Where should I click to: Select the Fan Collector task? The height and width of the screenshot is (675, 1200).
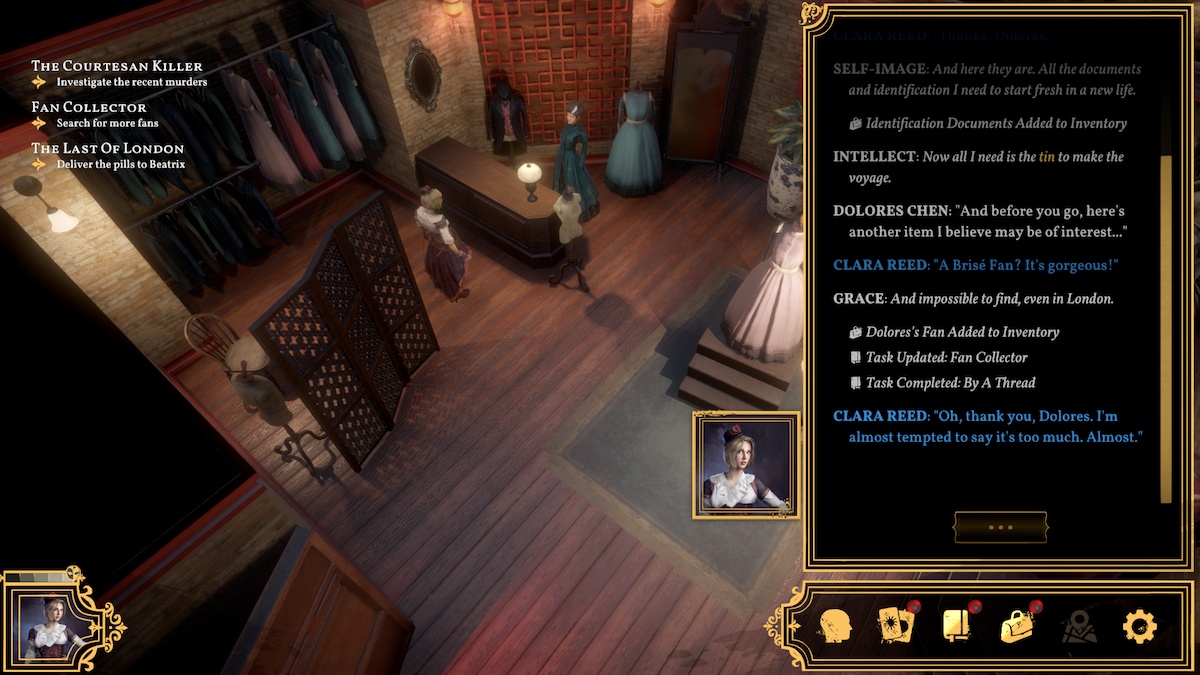tap(89, 107)
